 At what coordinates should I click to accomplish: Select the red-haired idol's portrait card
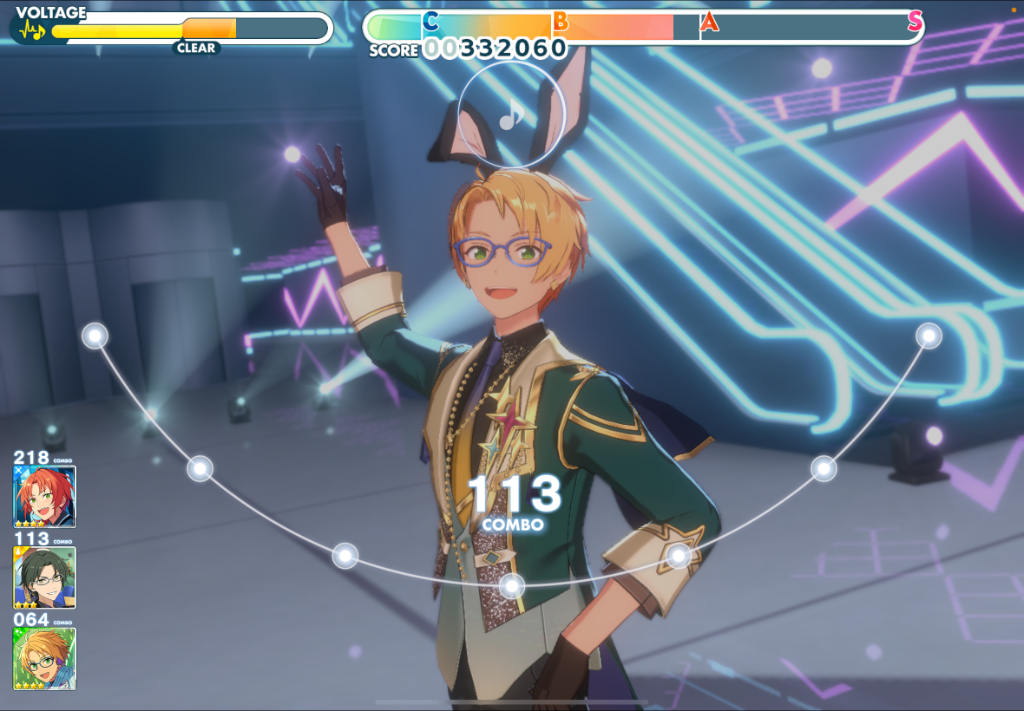(44, 496)
